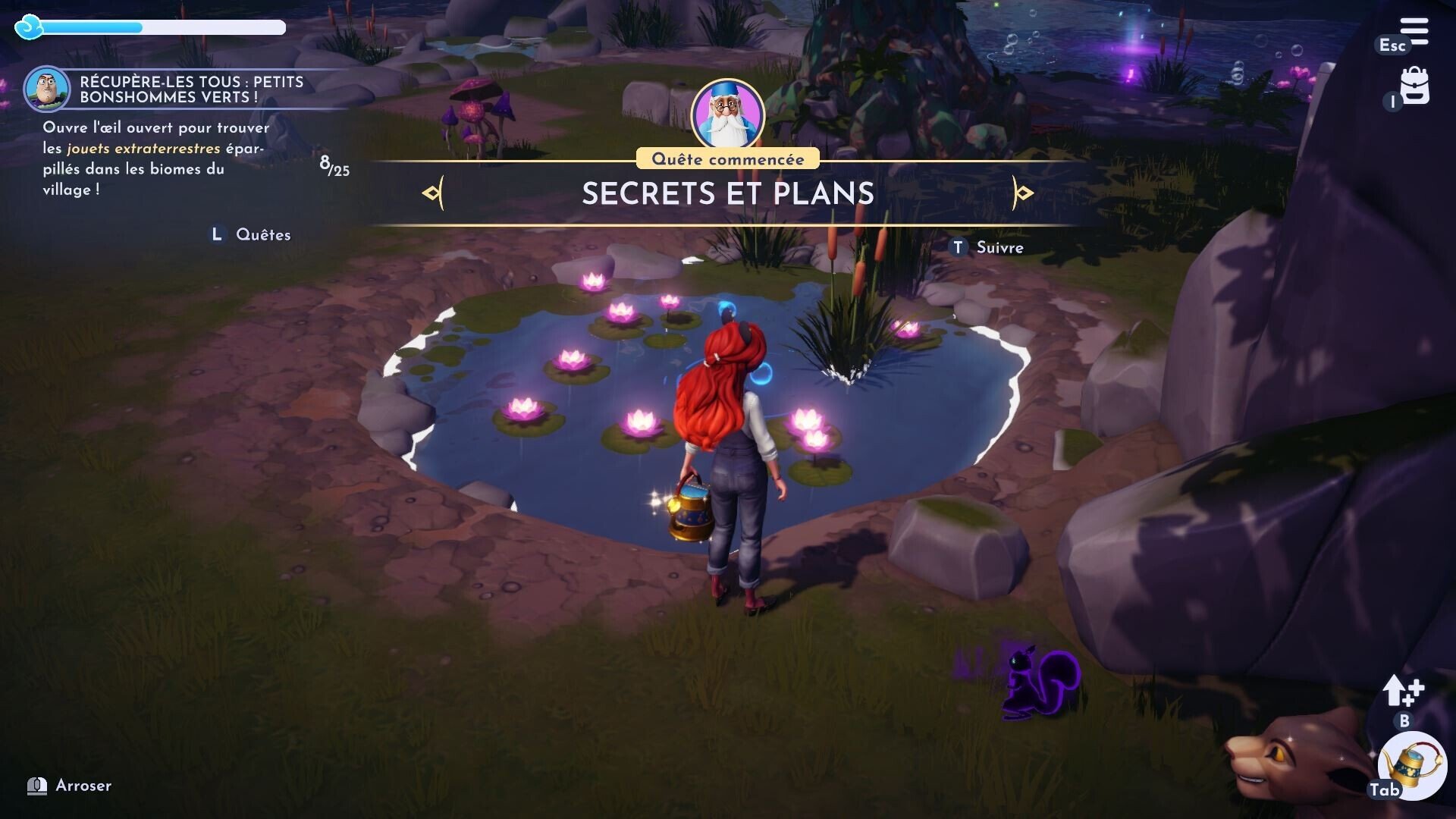
Task: Click Merlin's portrait above the quest banner
Action: [x=730, y=111]
